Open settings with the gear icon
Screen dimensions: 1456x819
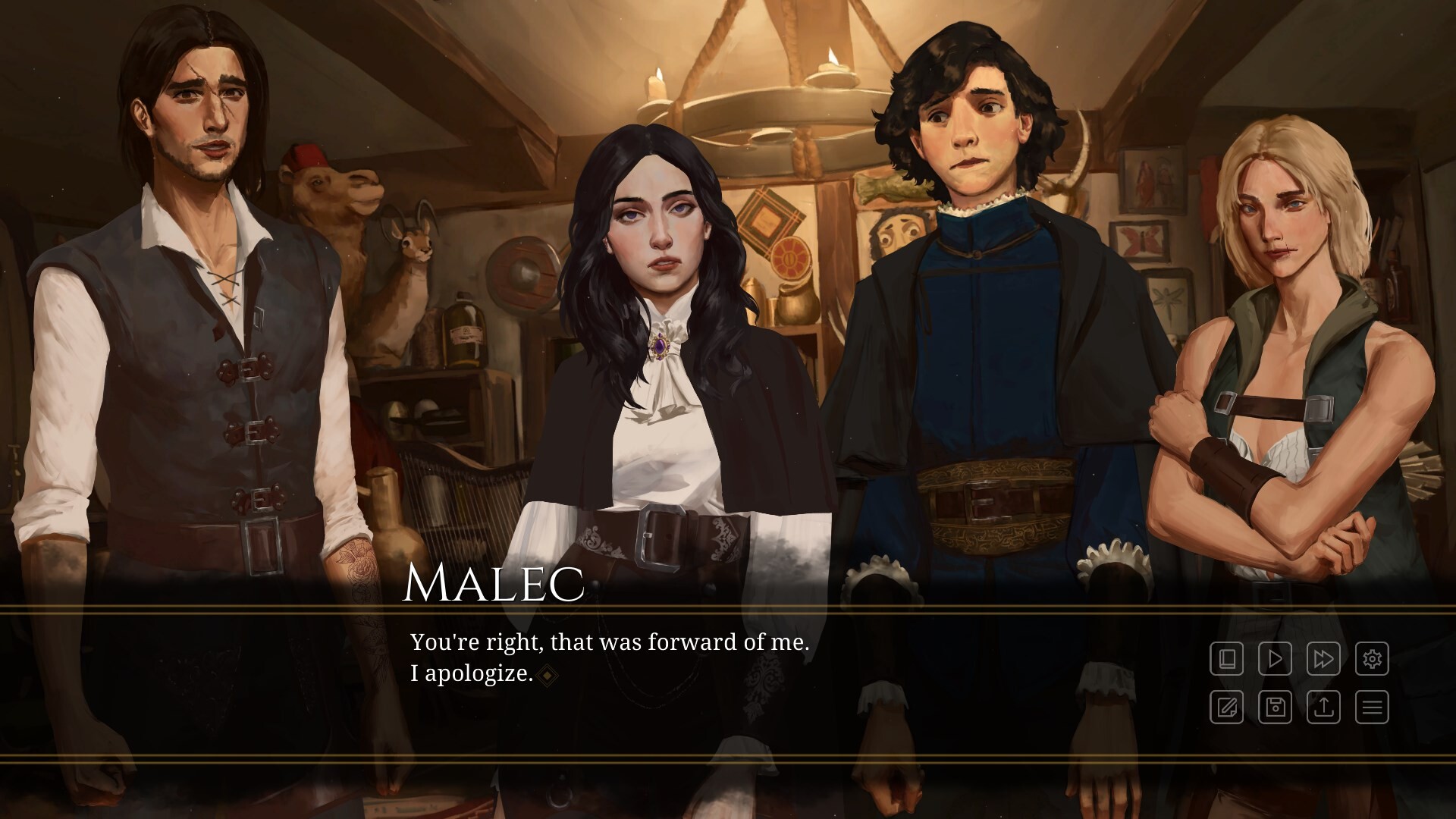1372,658
